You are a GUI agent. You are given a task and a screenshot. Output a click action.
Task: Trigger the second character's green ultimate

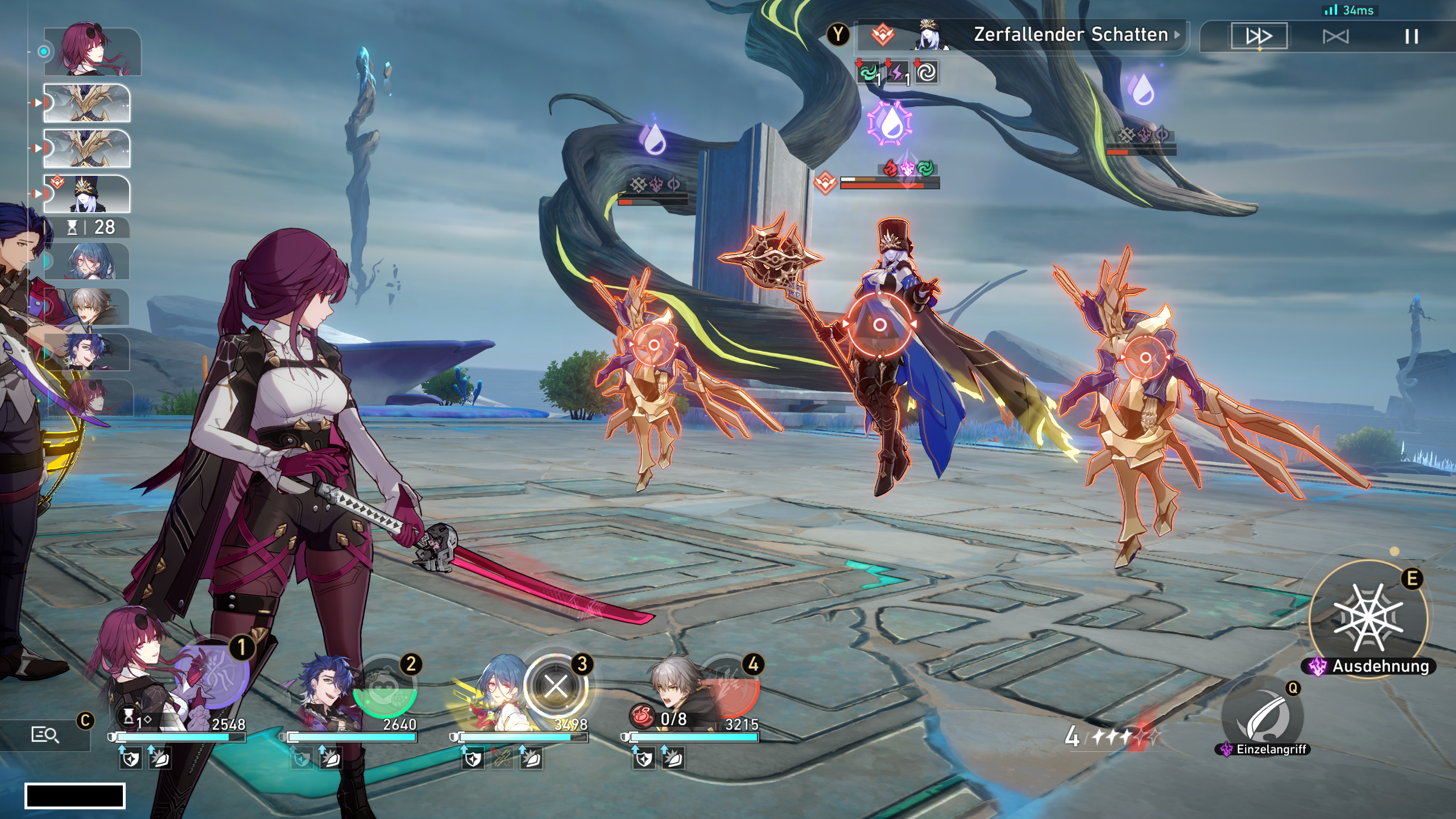pyautogui.click(x=385, y=687)
